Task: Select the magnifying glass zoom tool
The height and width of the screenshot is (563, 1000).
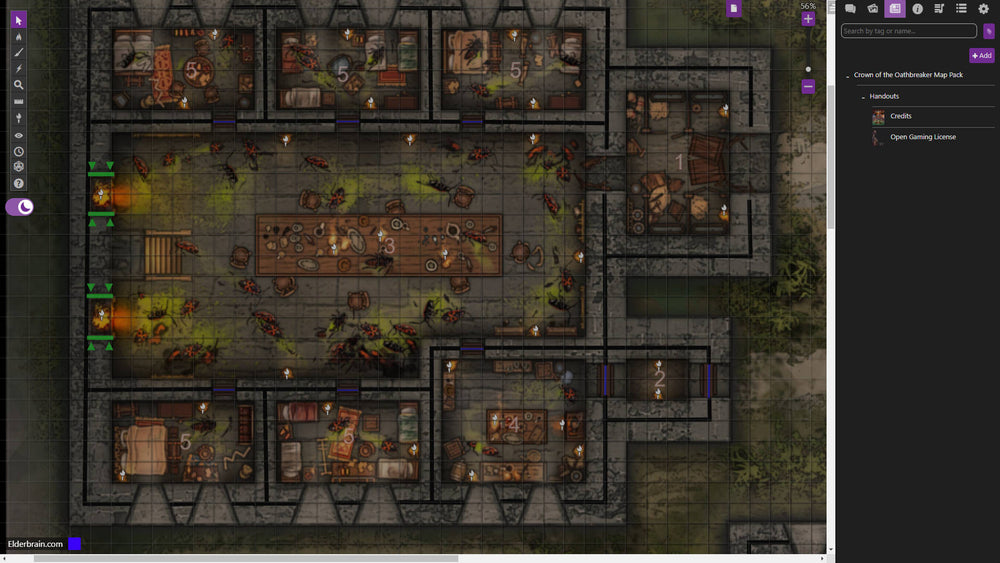Action: click(x=18, y=86)
